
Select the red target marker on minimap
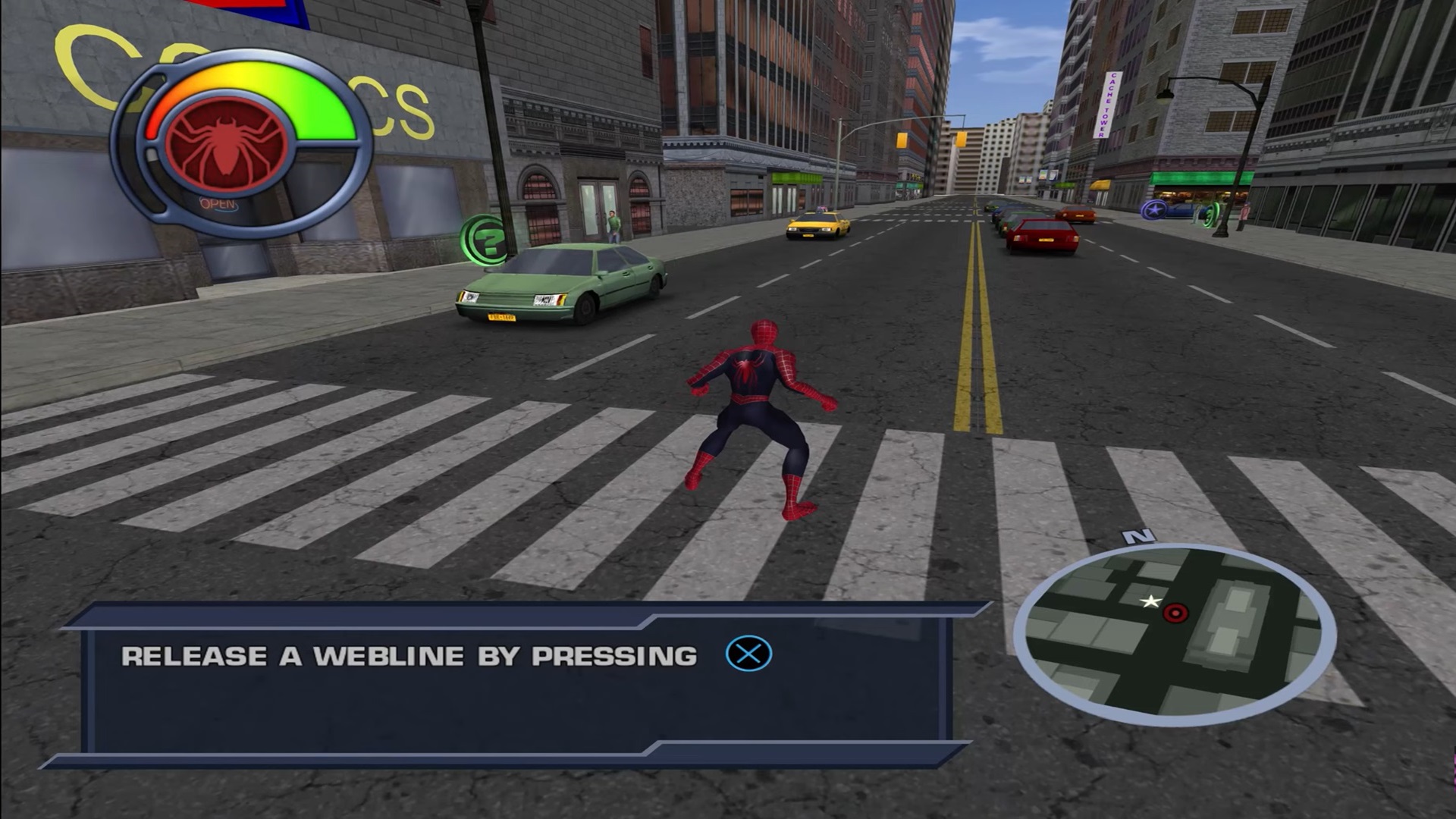(x=1175, y=613)
